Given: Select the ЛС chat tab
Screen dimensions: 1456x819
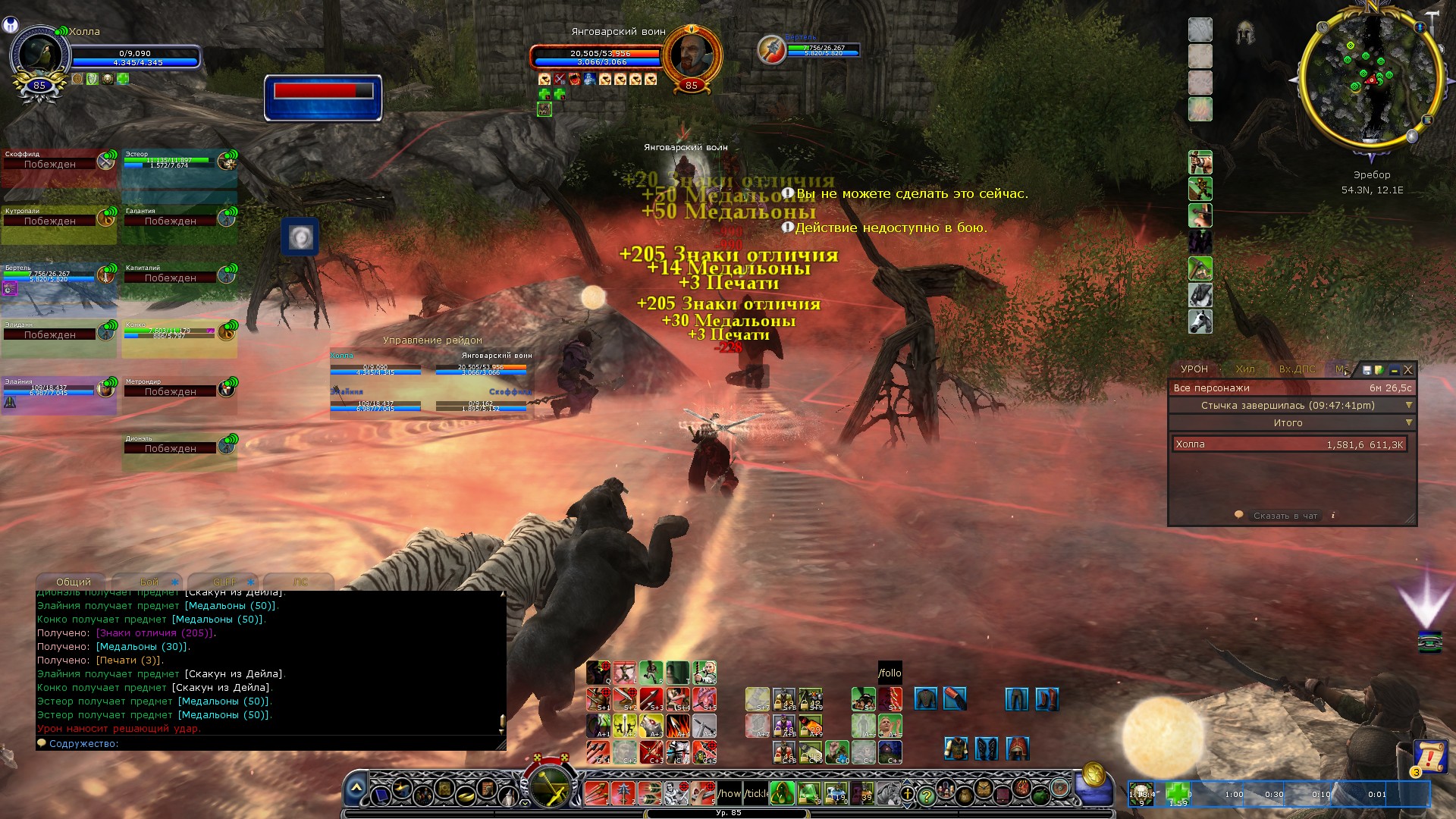Looking at the screenshot, I should point(300,582).
